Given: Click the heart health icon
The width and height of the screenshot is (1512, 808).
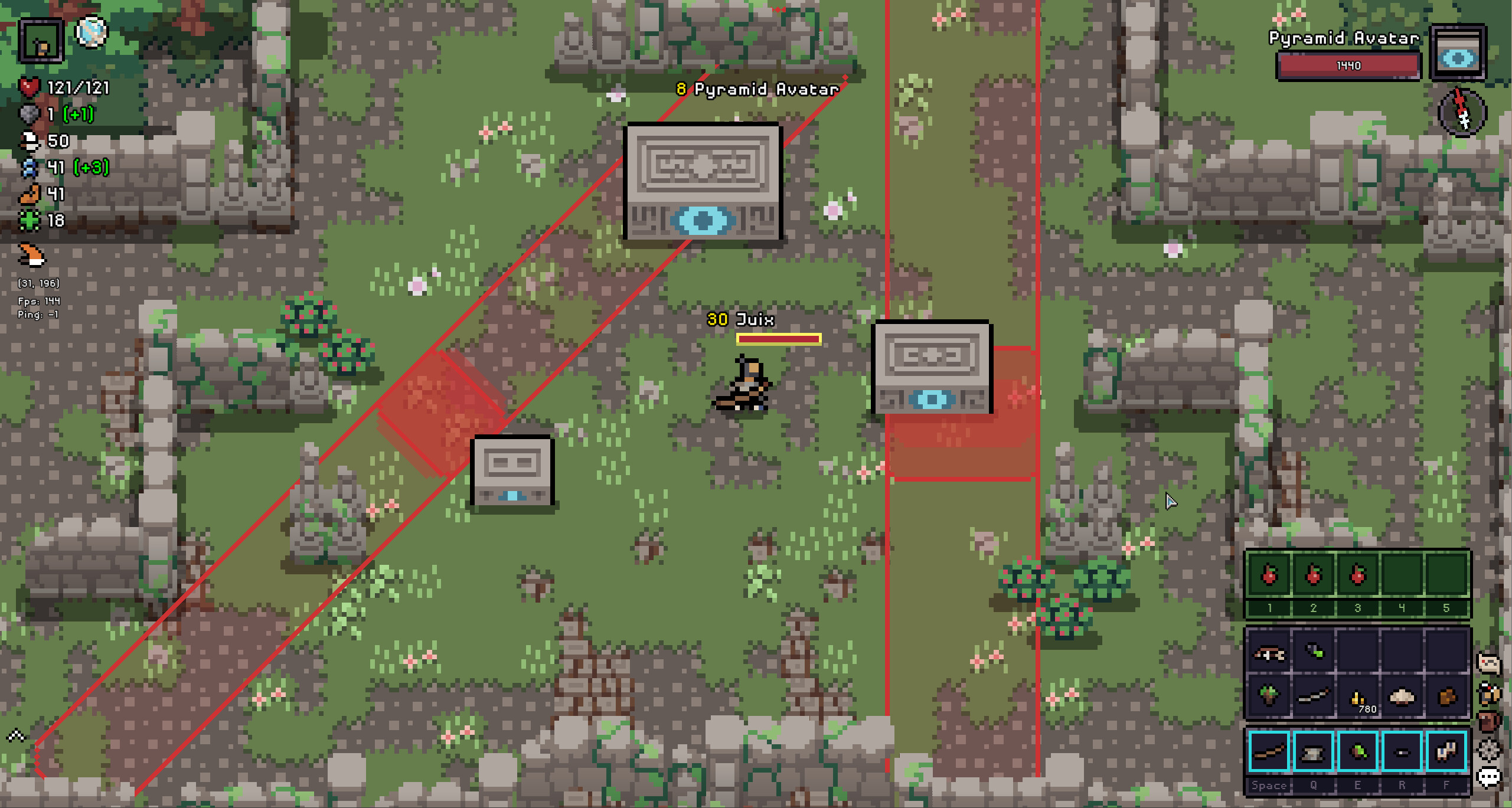Looking at the screenshot, I should 31,86.
